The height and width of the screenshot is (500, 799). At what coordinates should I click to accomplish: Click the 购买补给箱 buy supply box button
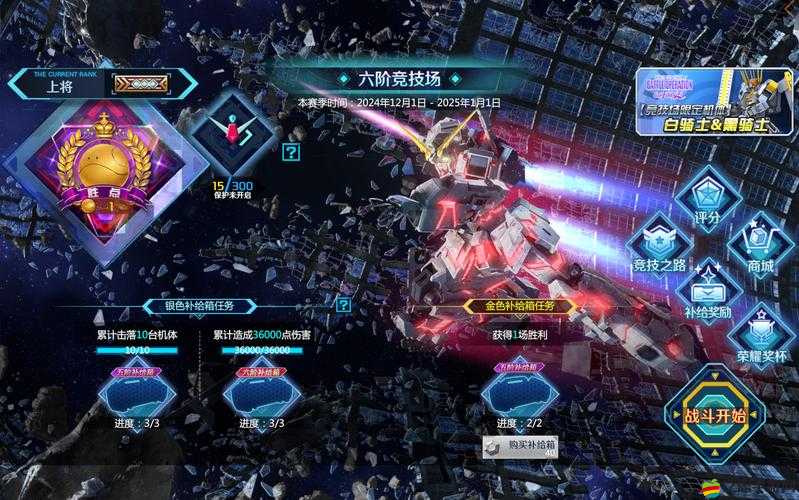[x=520, y=446]
